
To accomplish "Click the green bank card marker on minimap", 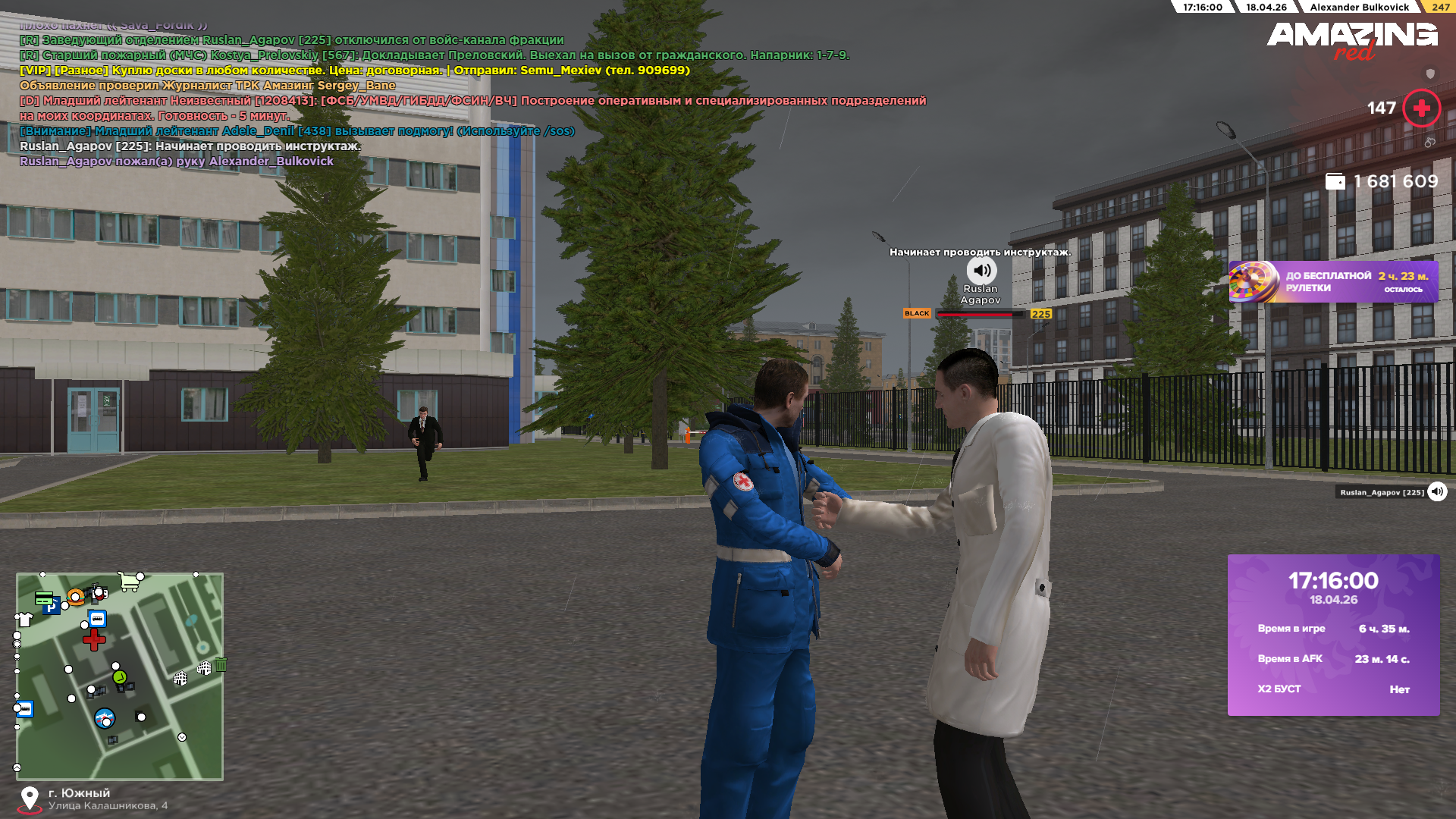I will pos(44,598).
